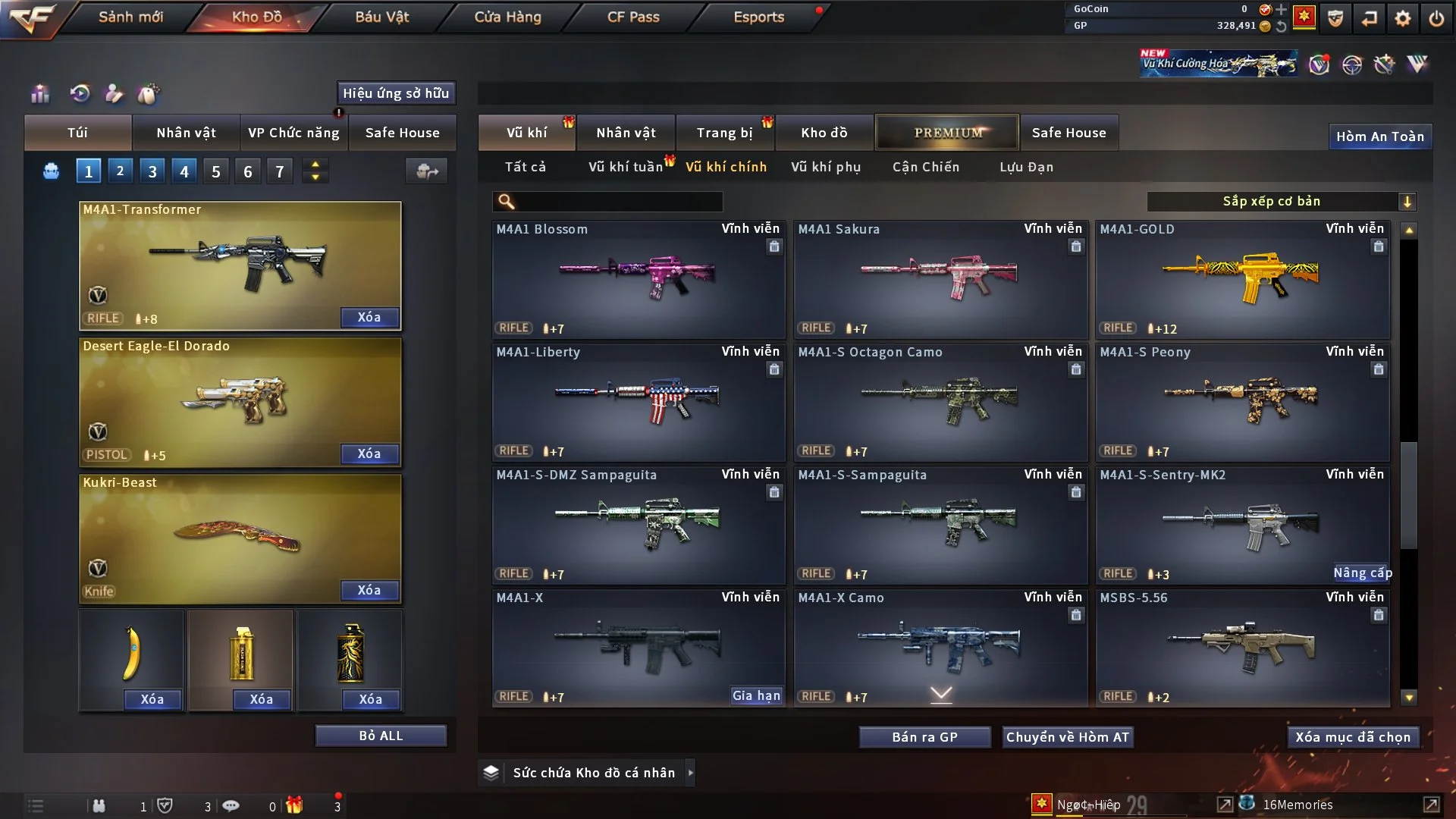Screen dimensions: 1456x819
Task: Open settings with the gear icon
Action: point(1402,18)
